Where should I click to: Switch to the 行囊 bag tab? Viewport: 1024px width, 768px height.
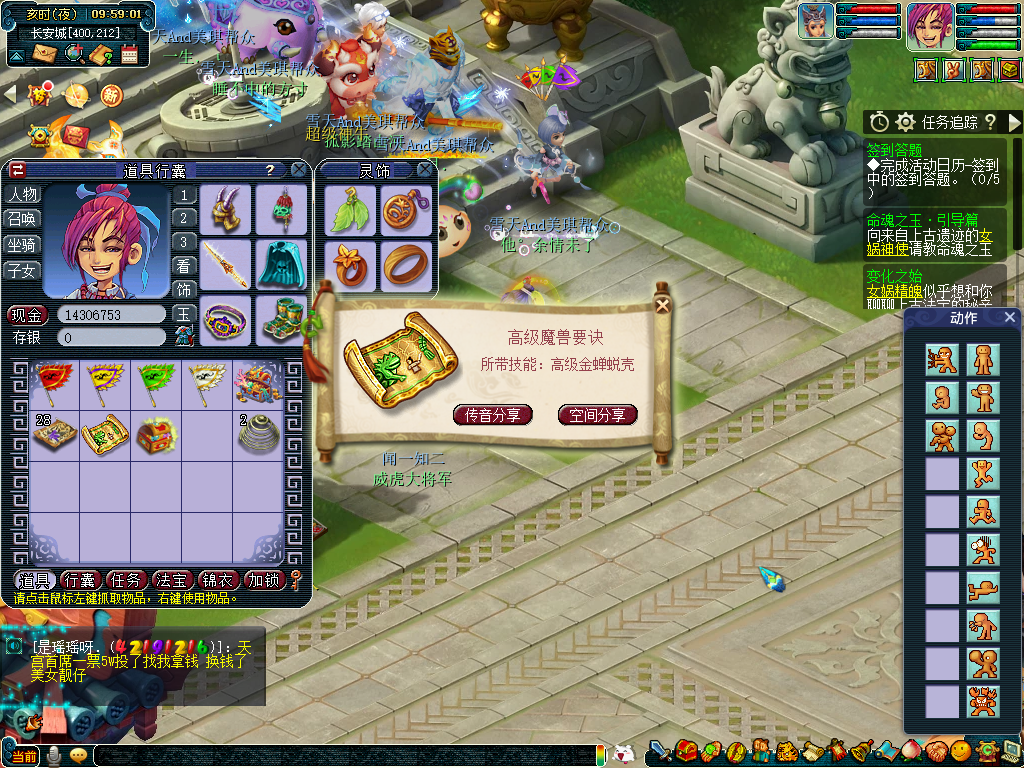[x=79, y=580]
